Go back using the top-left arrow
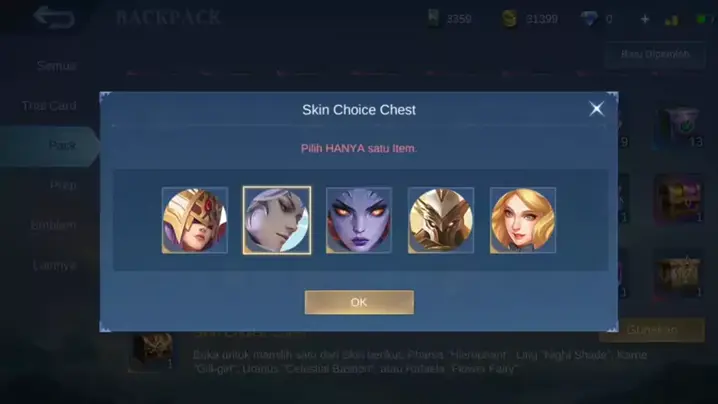This screenshot has width=718, height=404. click(54, 17)
